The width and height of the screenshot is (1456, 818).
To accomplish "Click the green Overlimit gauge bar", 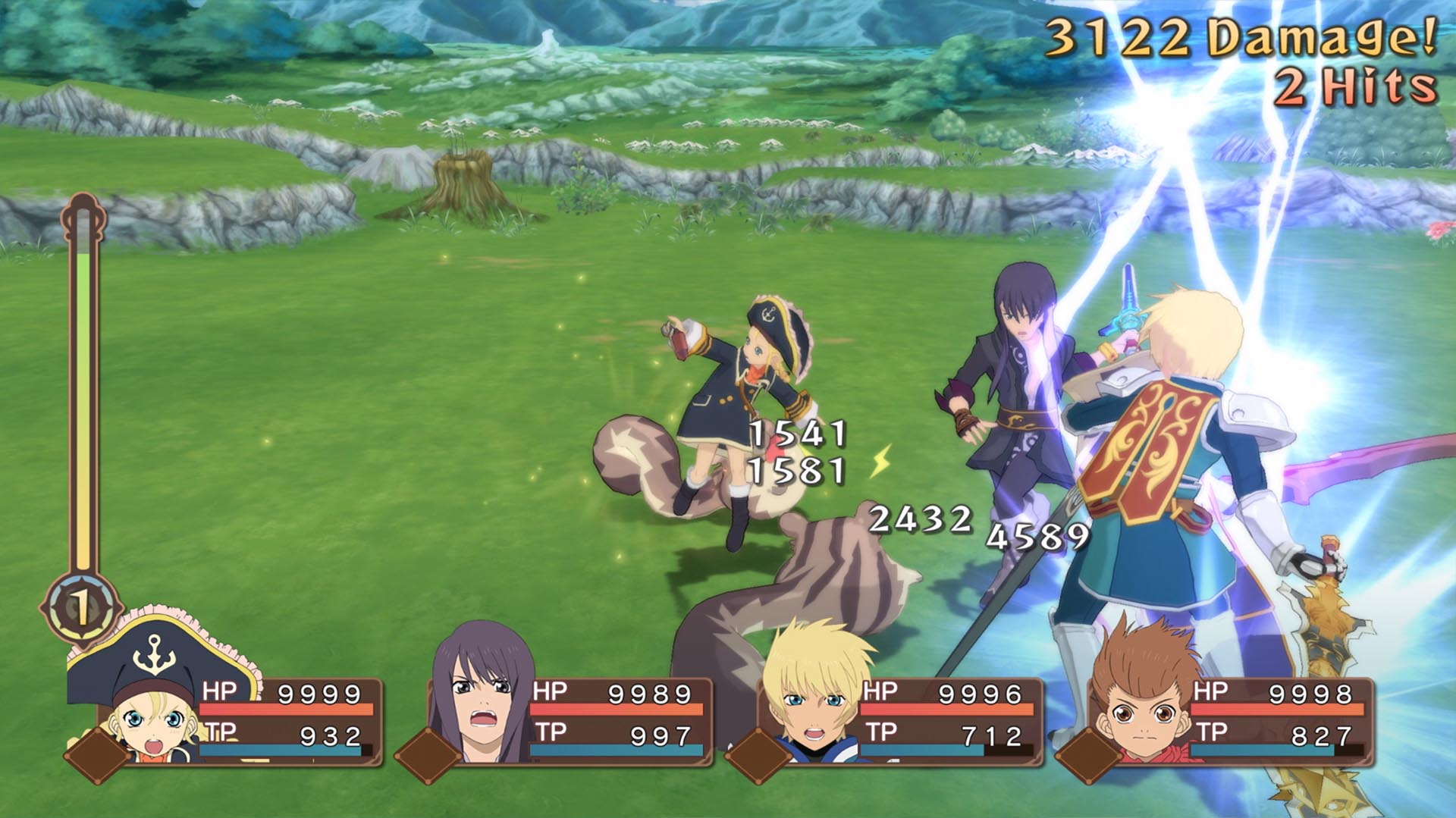I will (82, 318).
